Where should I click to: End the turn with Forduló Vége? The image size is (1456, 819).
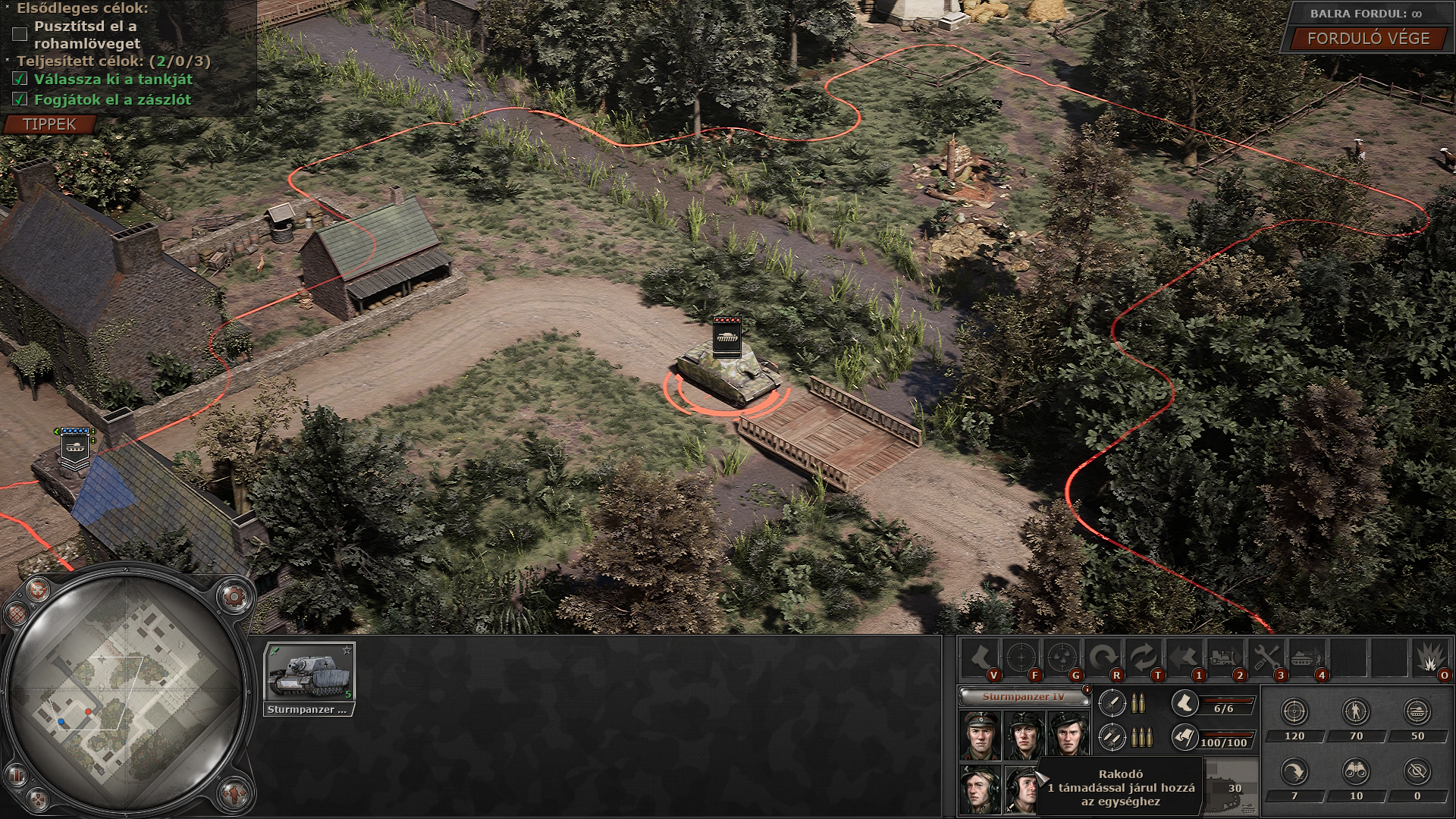point(1368,39)
